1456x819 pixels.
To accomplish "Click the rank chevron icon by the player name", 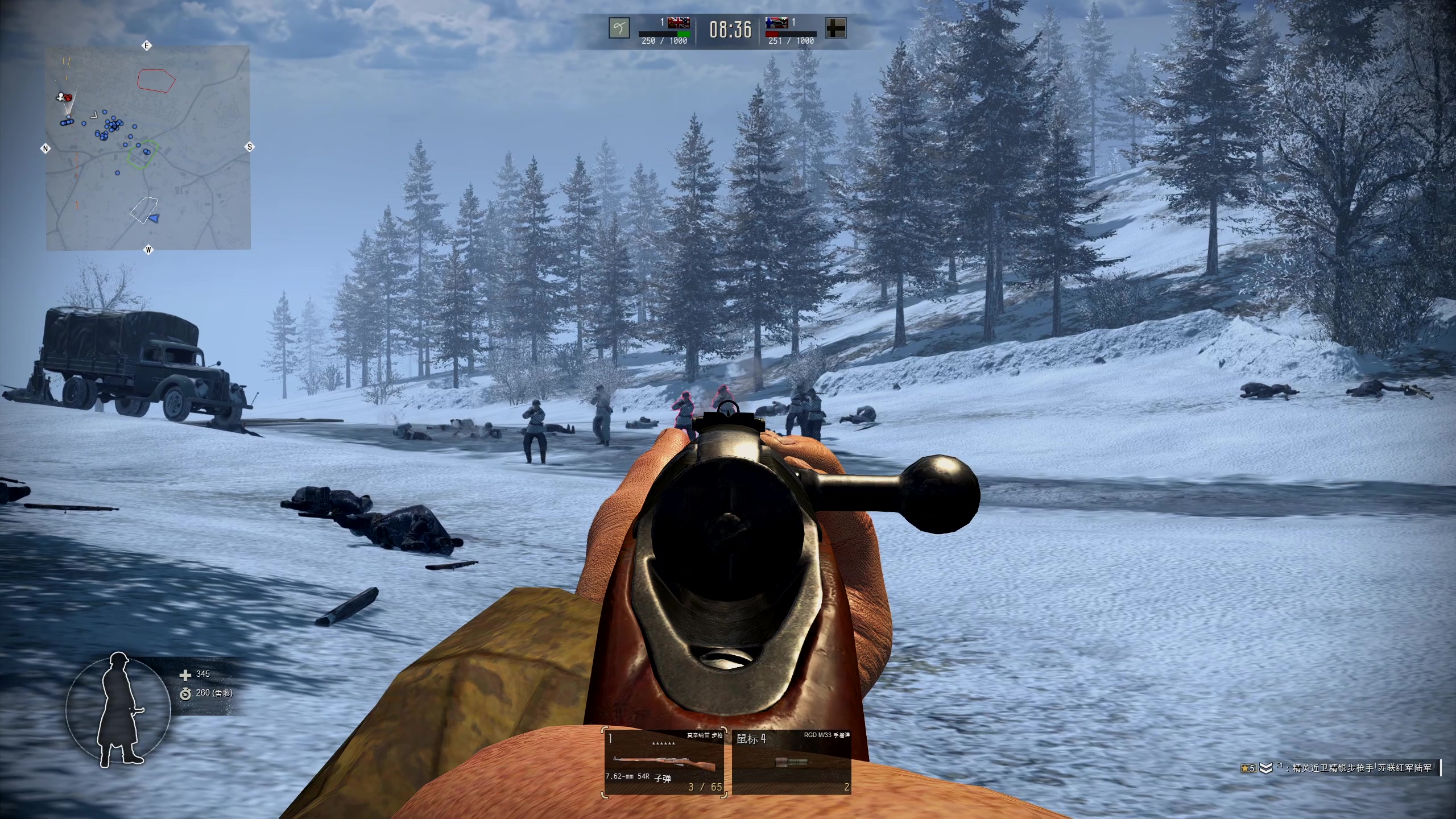I will [x=1265, y=768].
